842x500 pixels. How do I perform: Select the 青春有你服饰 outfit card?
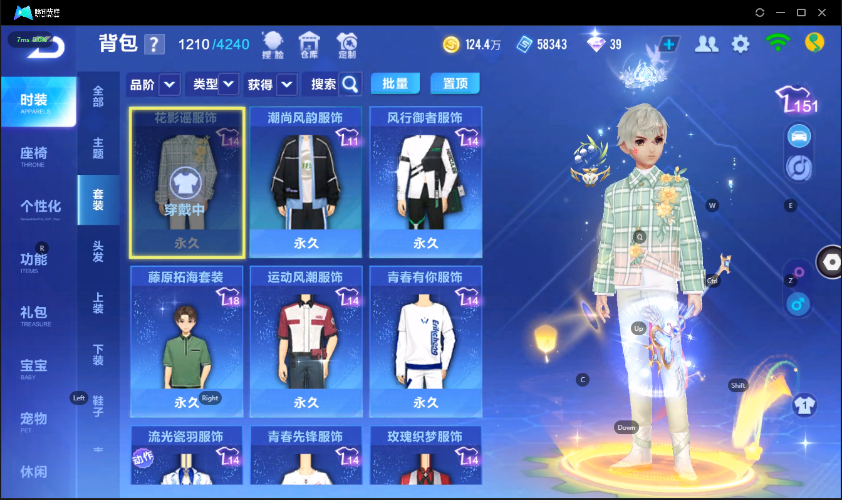[426, 340]
